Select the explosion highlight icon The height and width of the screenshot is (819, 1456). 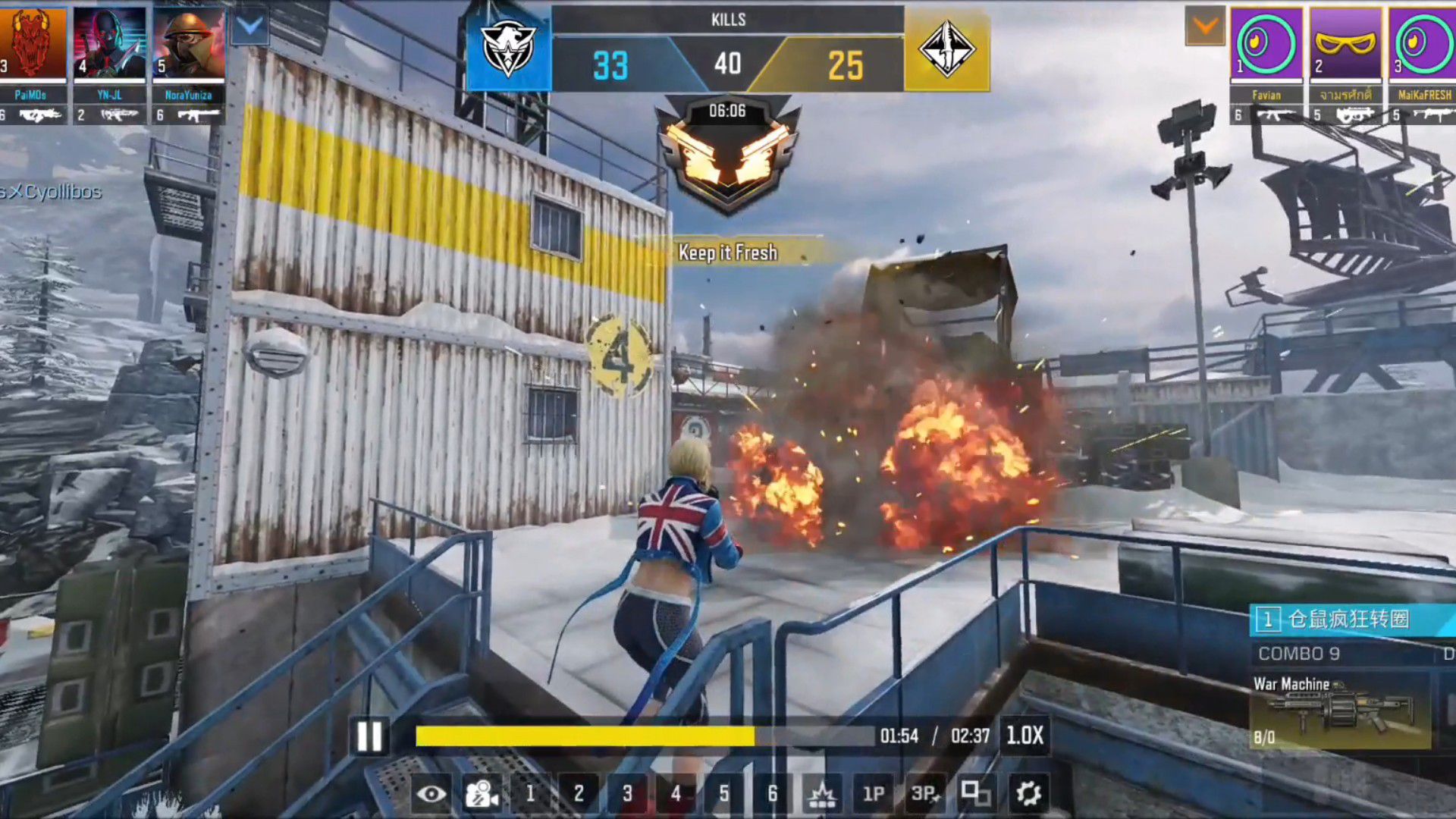[x=822, y=794]
